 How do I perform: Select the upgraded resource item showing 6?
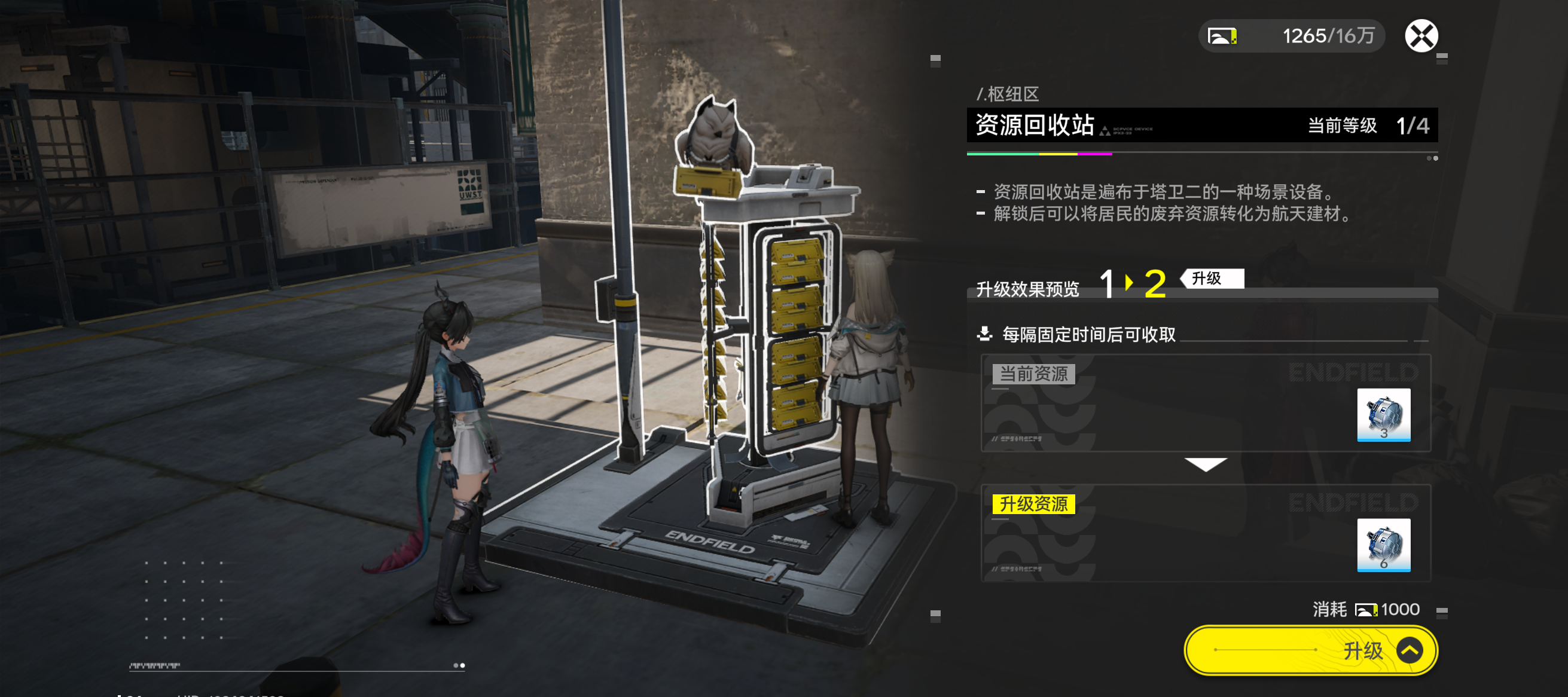click(1383, 545)
